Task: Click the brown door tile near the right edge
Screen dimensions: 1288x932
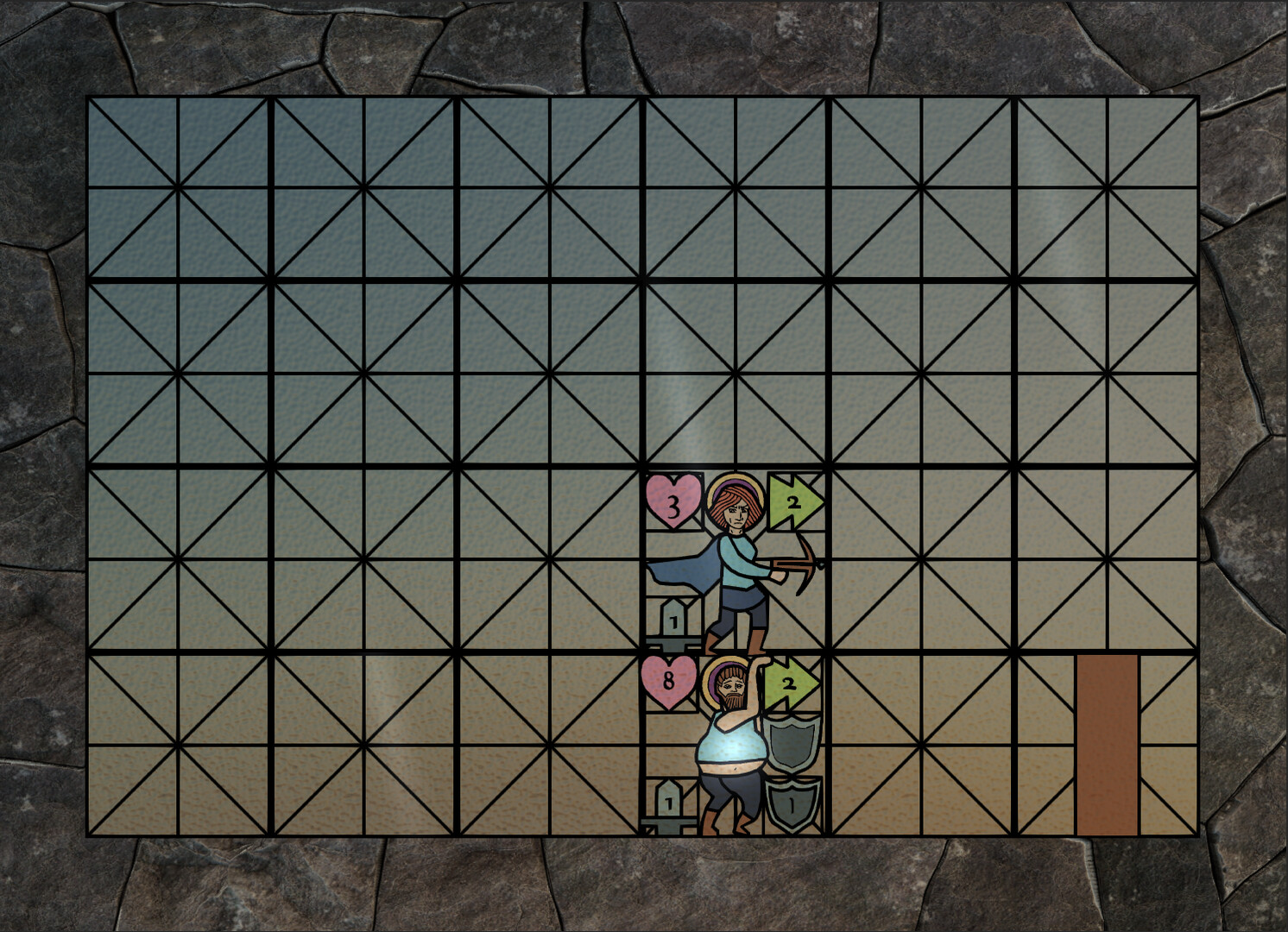Action: [x=1108, y=742]
